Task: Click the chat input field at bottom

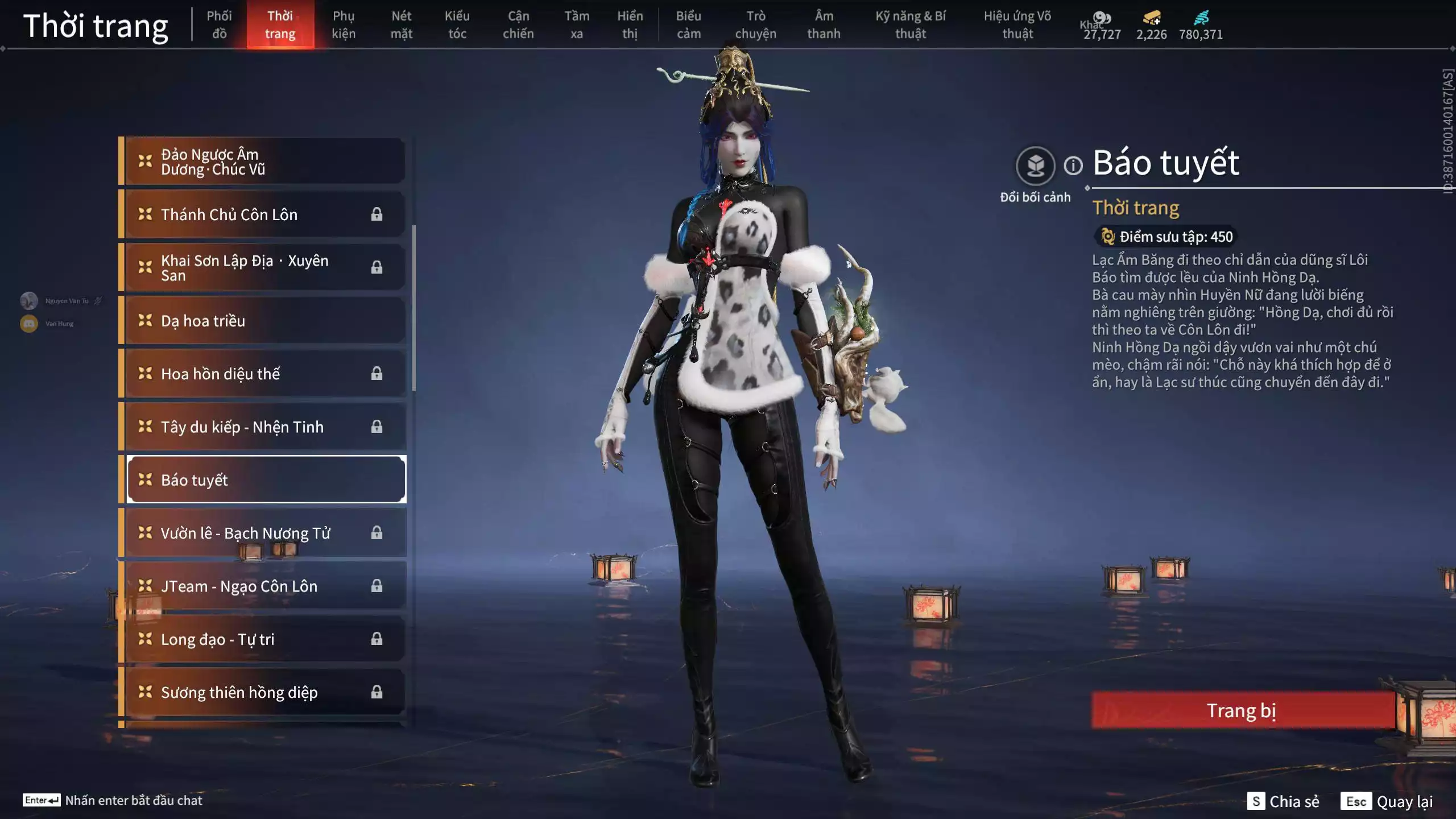Action: [134, 800]
